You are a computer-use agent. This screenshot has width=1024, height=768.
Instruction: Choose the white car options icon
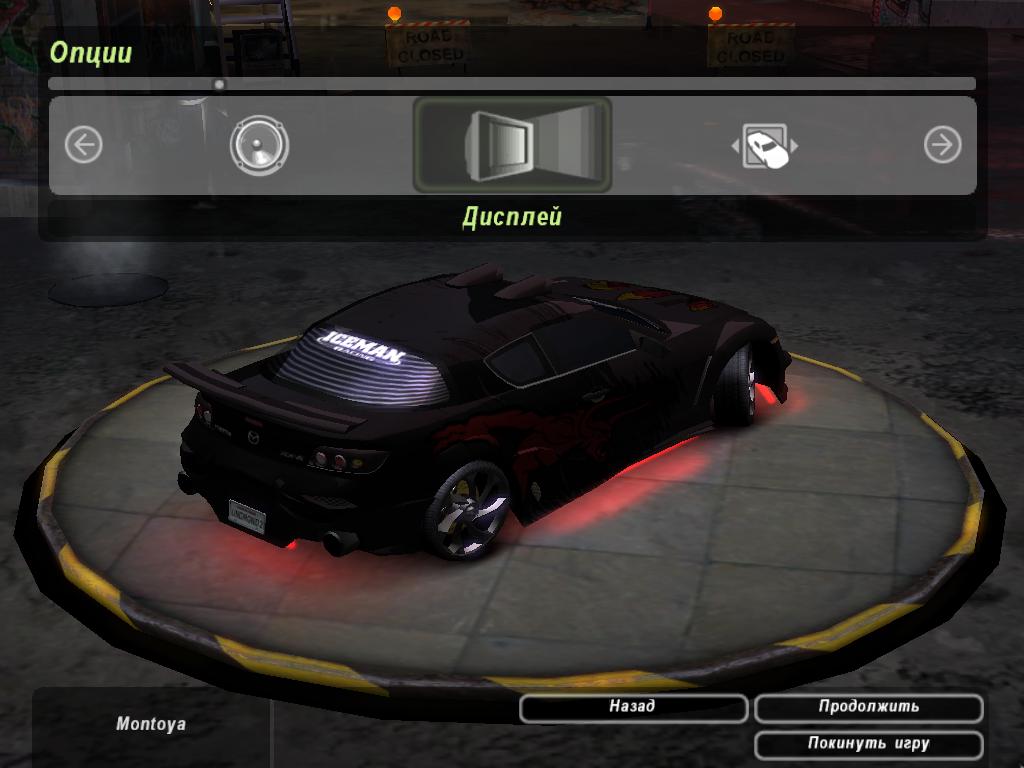tap(765, 147)
